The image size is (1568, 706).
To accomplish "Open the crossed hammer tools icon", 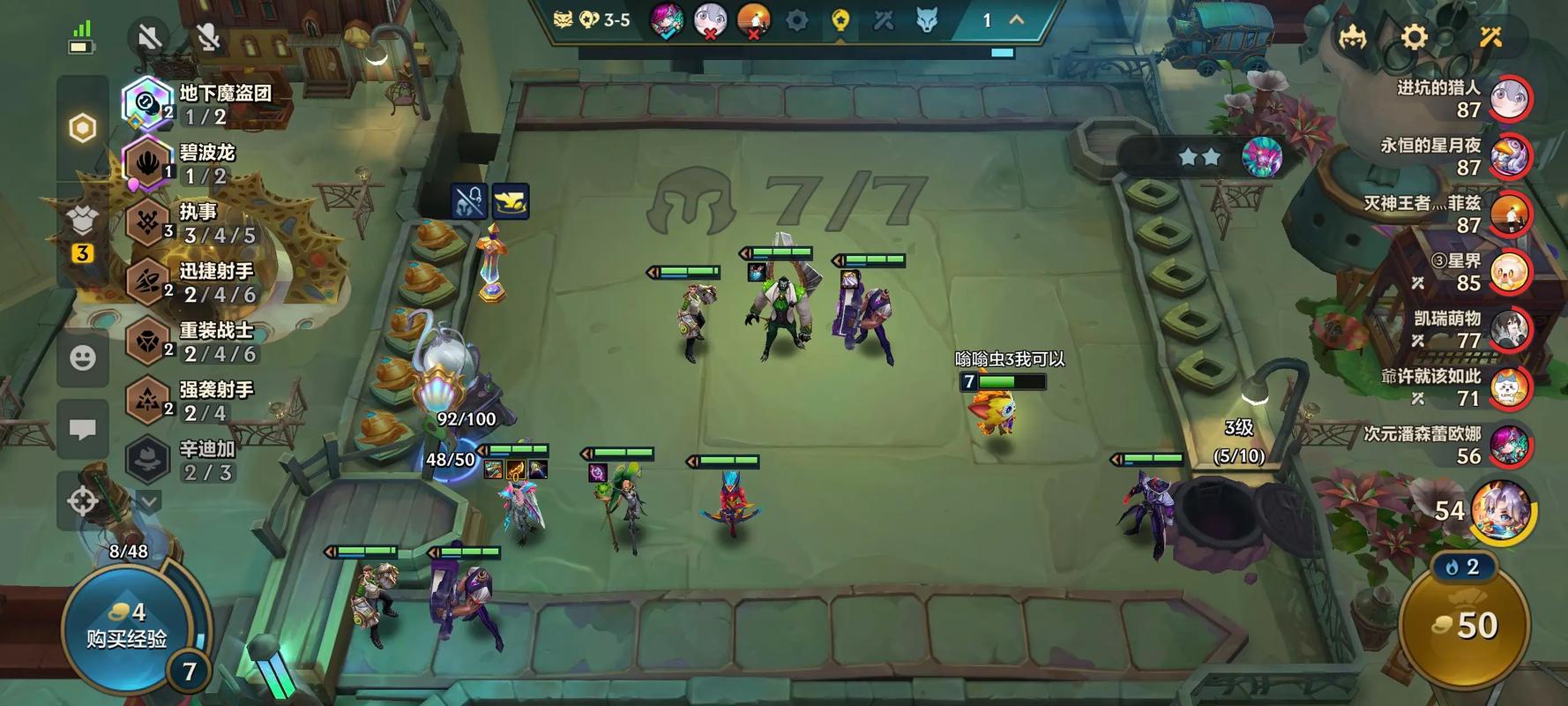I will pyautogui.click(x=1490, y=37).
